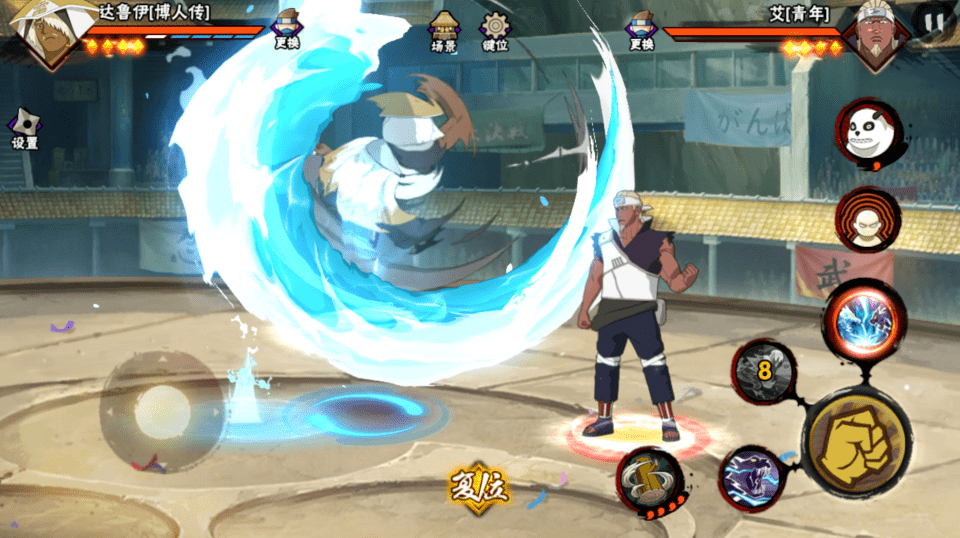Trigger the purple lightning beast skill
Screen dimensions: 960x538
tap(752, 477)
